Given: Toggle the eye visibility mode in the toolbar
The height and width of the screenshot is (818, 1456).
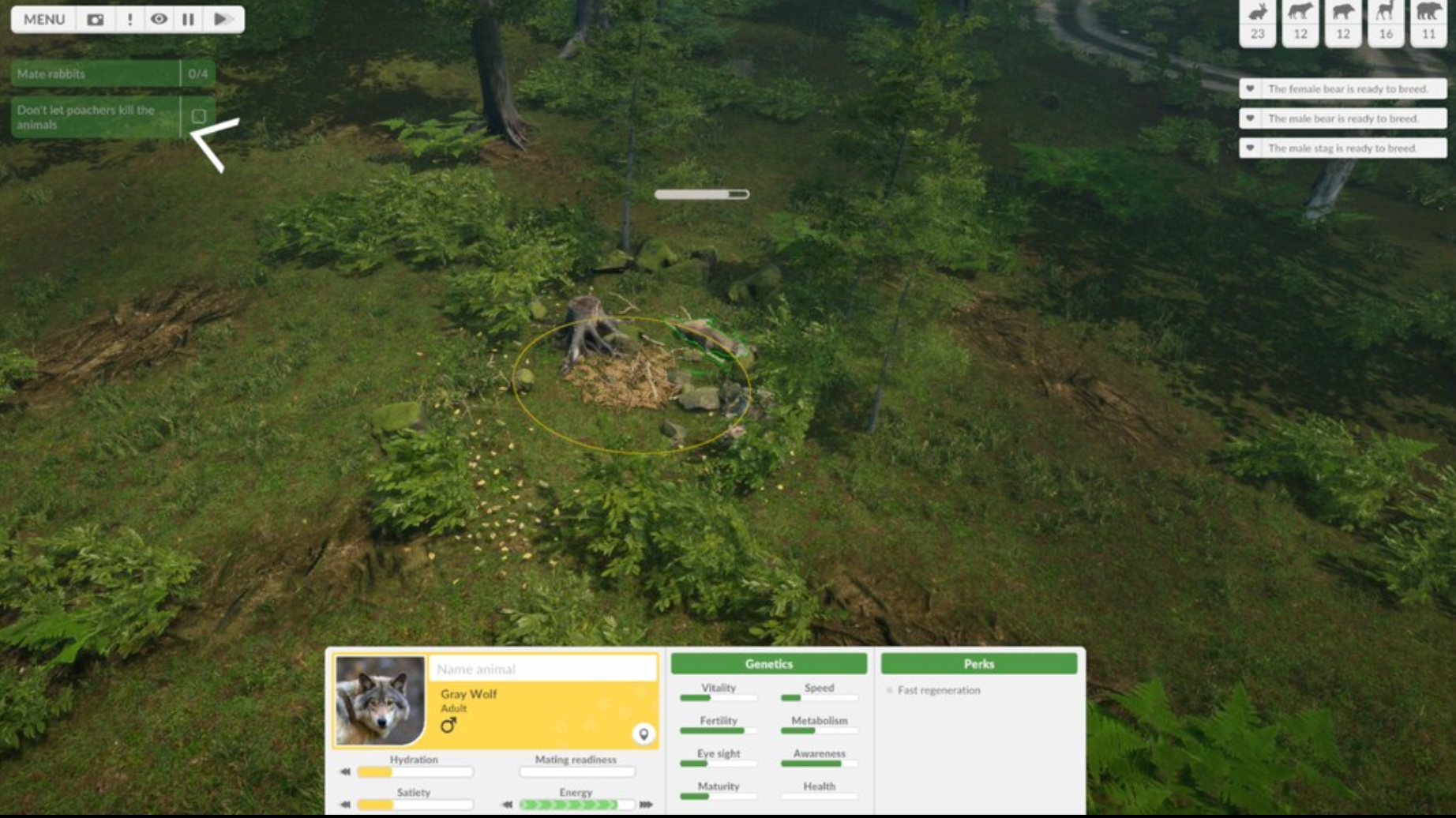Looking at the screenshot, I should (x=159, y=20).
